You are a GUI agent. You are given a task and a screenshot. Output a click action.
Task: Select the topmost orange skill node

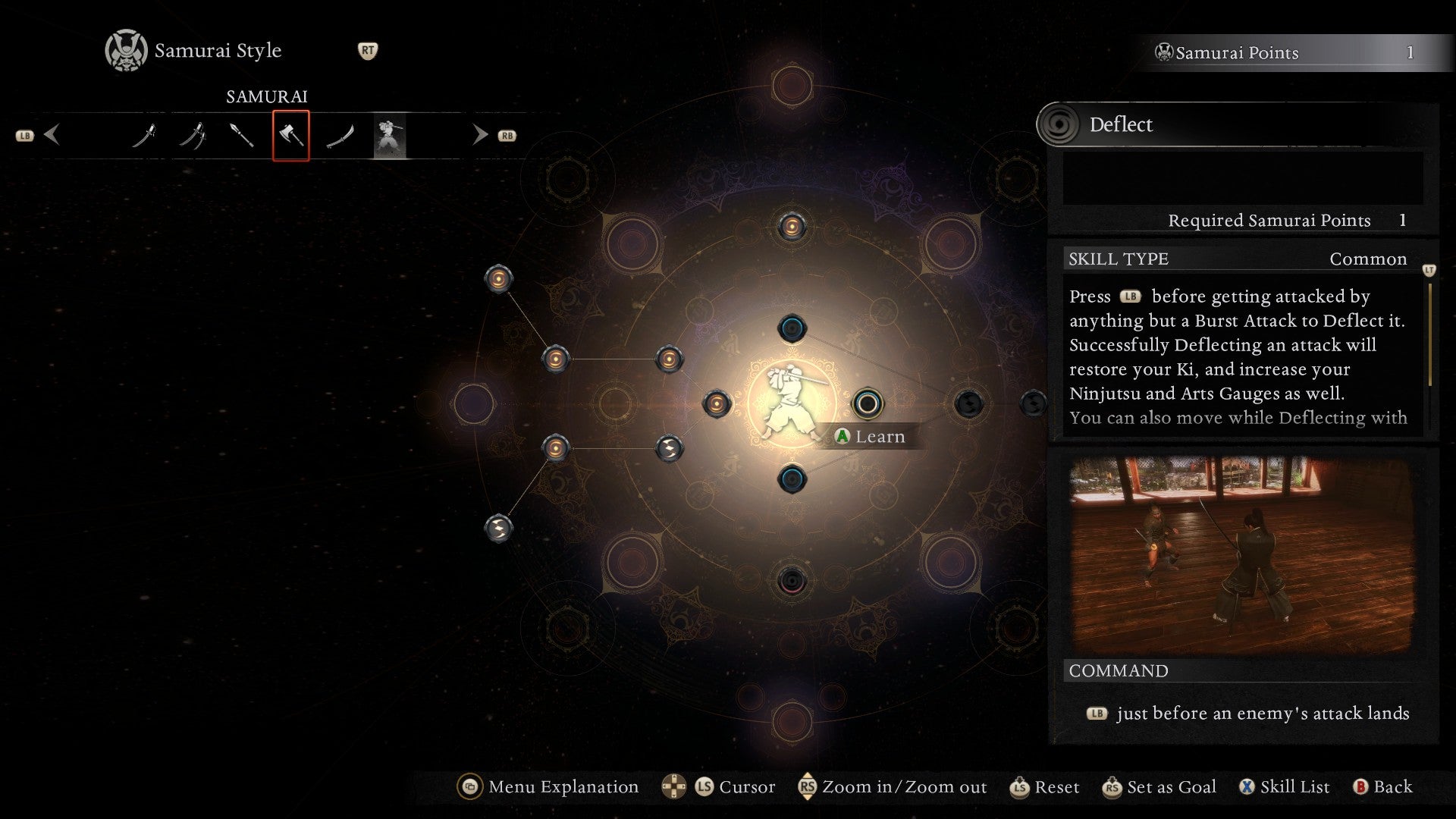(792, 226)
